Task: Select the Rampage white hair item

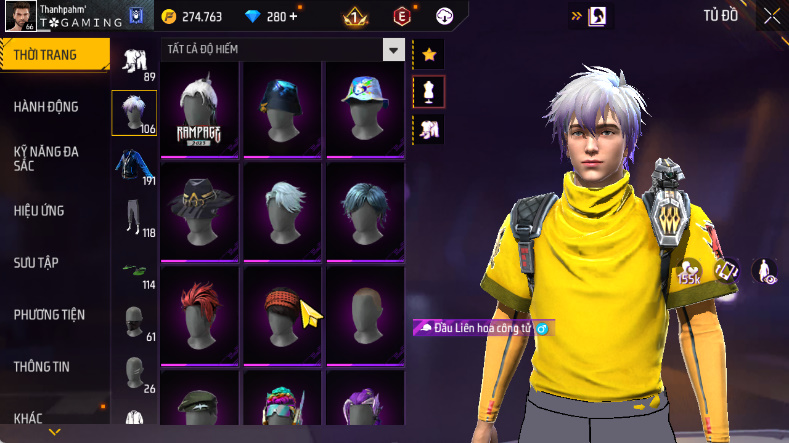Action: coord(199,108)
